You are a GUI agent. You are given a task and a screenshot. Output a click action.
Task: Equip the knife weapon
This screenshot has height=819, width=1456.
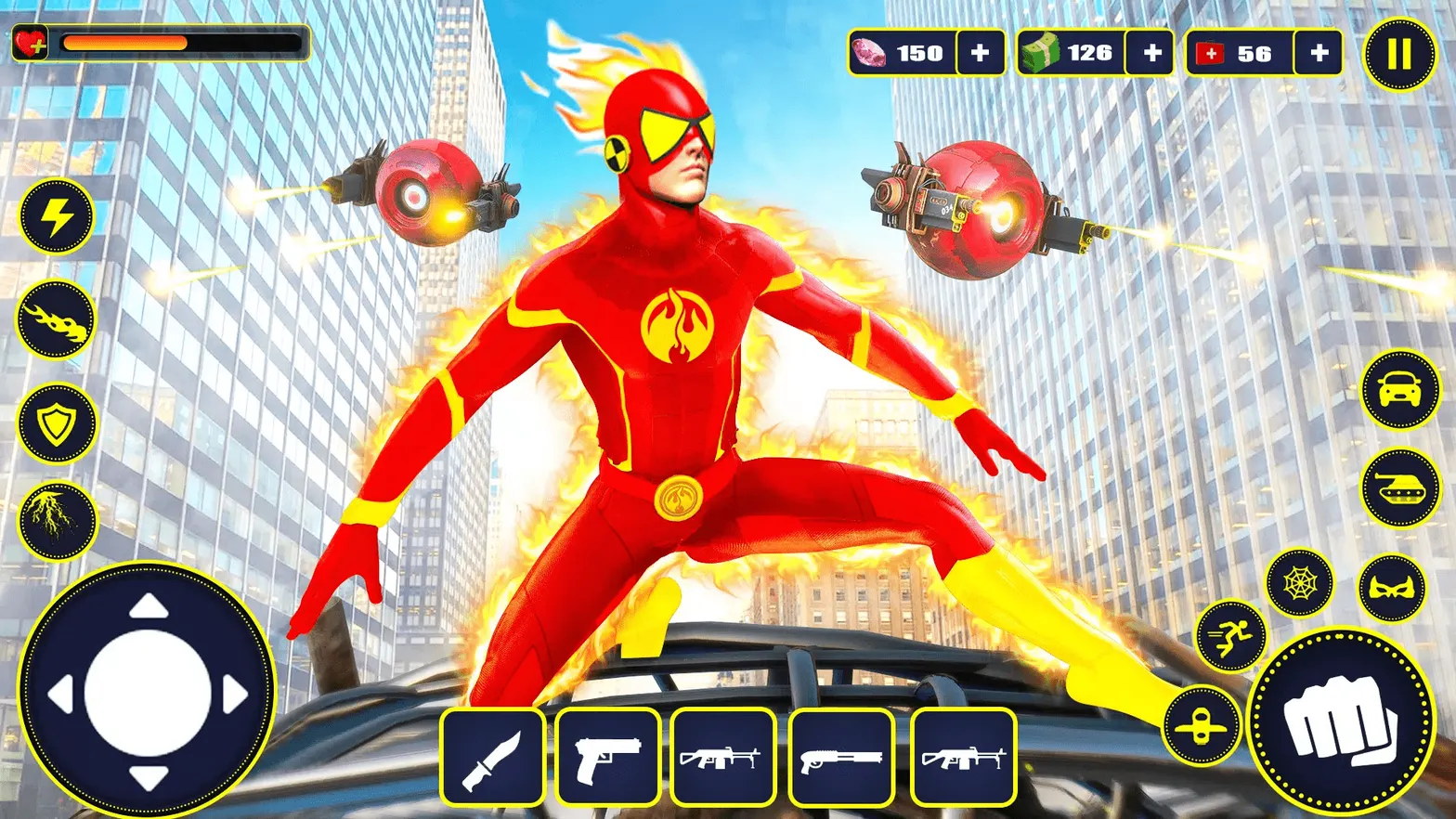pyautogui.click(x=494, y=757)
